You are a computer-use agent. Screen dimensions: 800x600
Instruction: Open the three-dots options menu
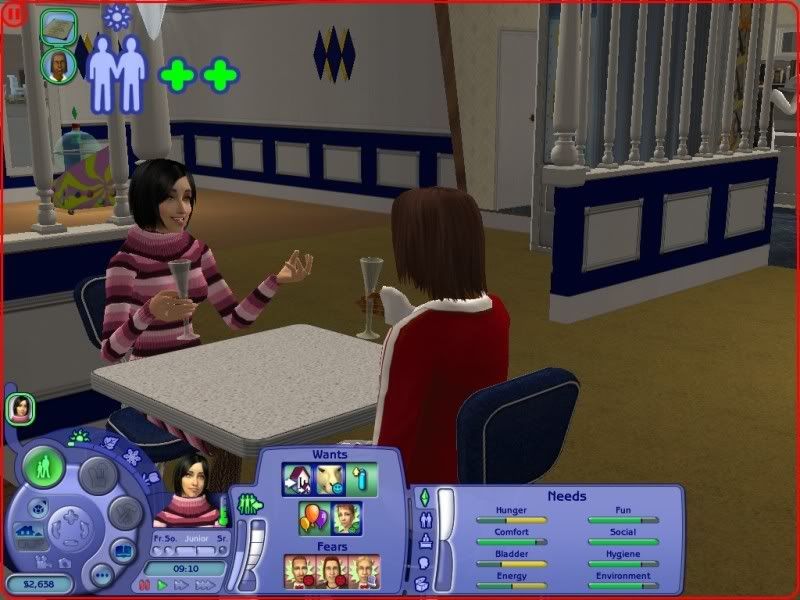(99, 575)
